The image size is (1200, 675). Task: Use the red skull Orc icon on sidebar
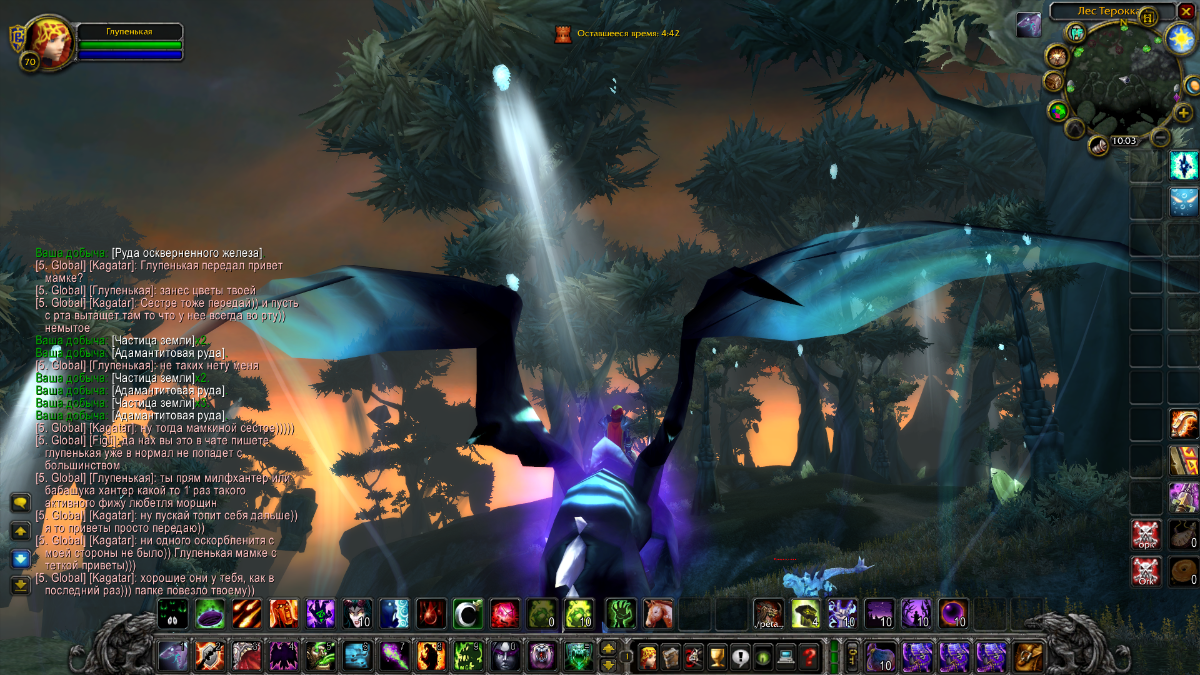tap(1146, 534)
